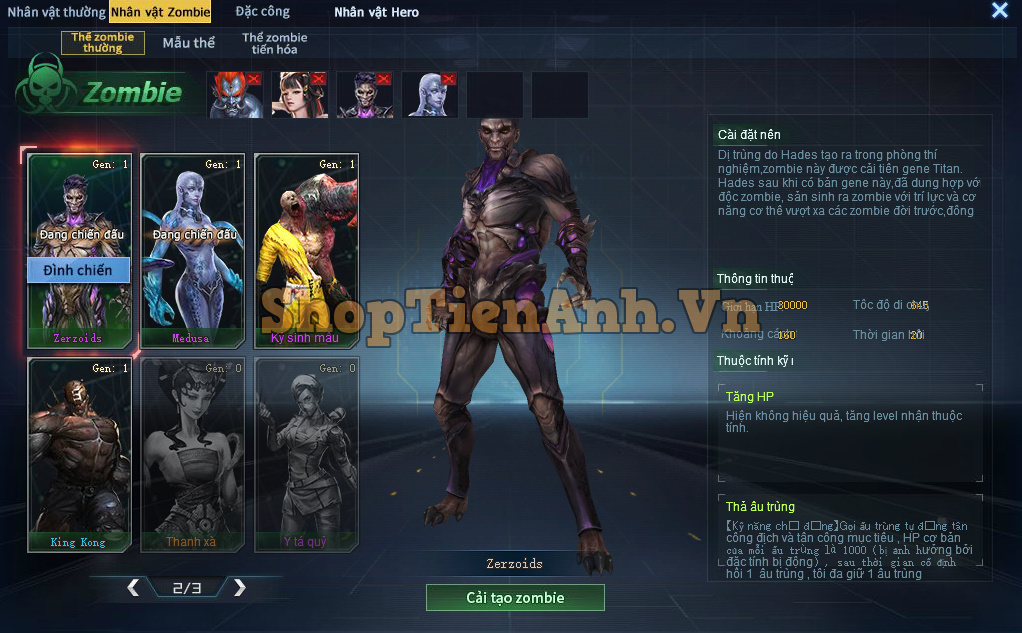1022x633 pixels.
Task: Select the Medusa zombie card
Action: [x=190, y=250]
